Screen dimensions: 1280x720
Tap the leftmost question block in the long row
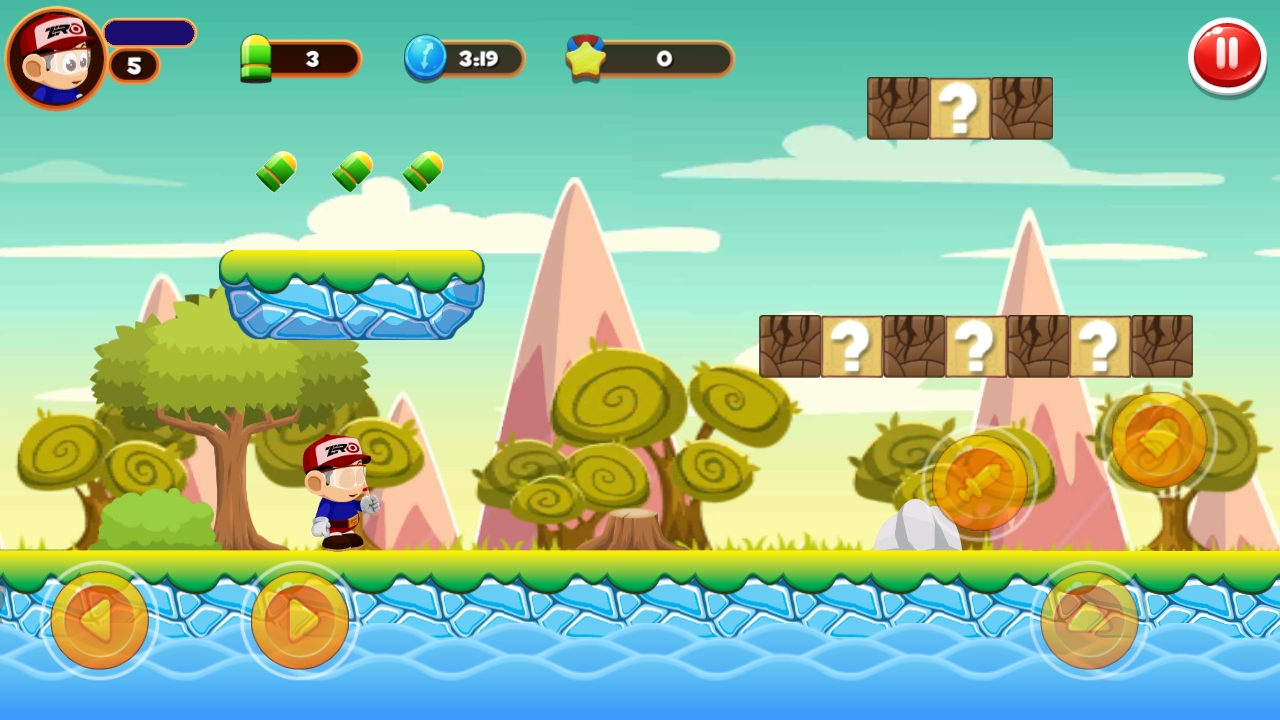point(851,346)
